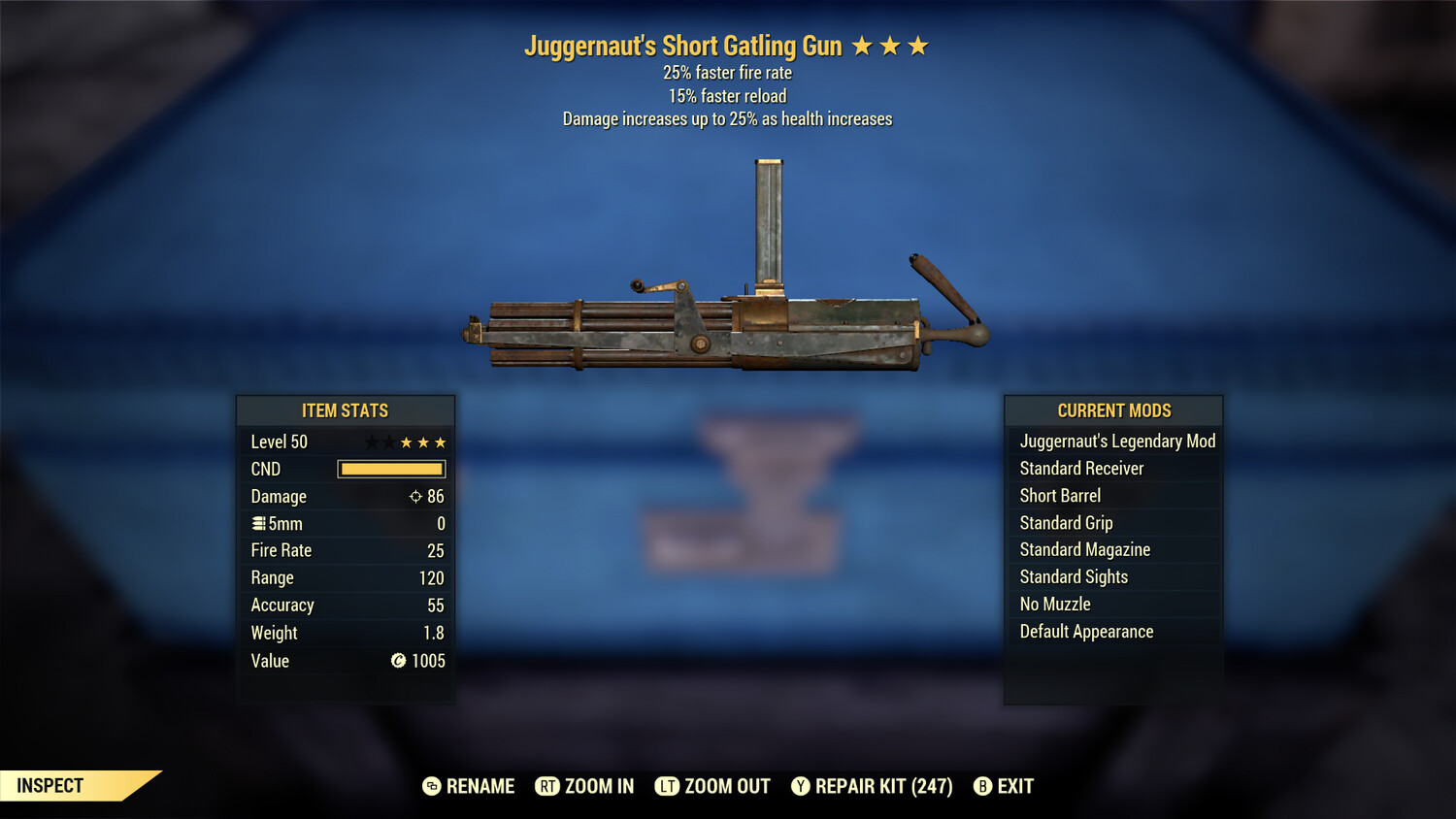
Task: Select Juggernaut's Legendary Mod entry
Action: [x=1116, y=441]
